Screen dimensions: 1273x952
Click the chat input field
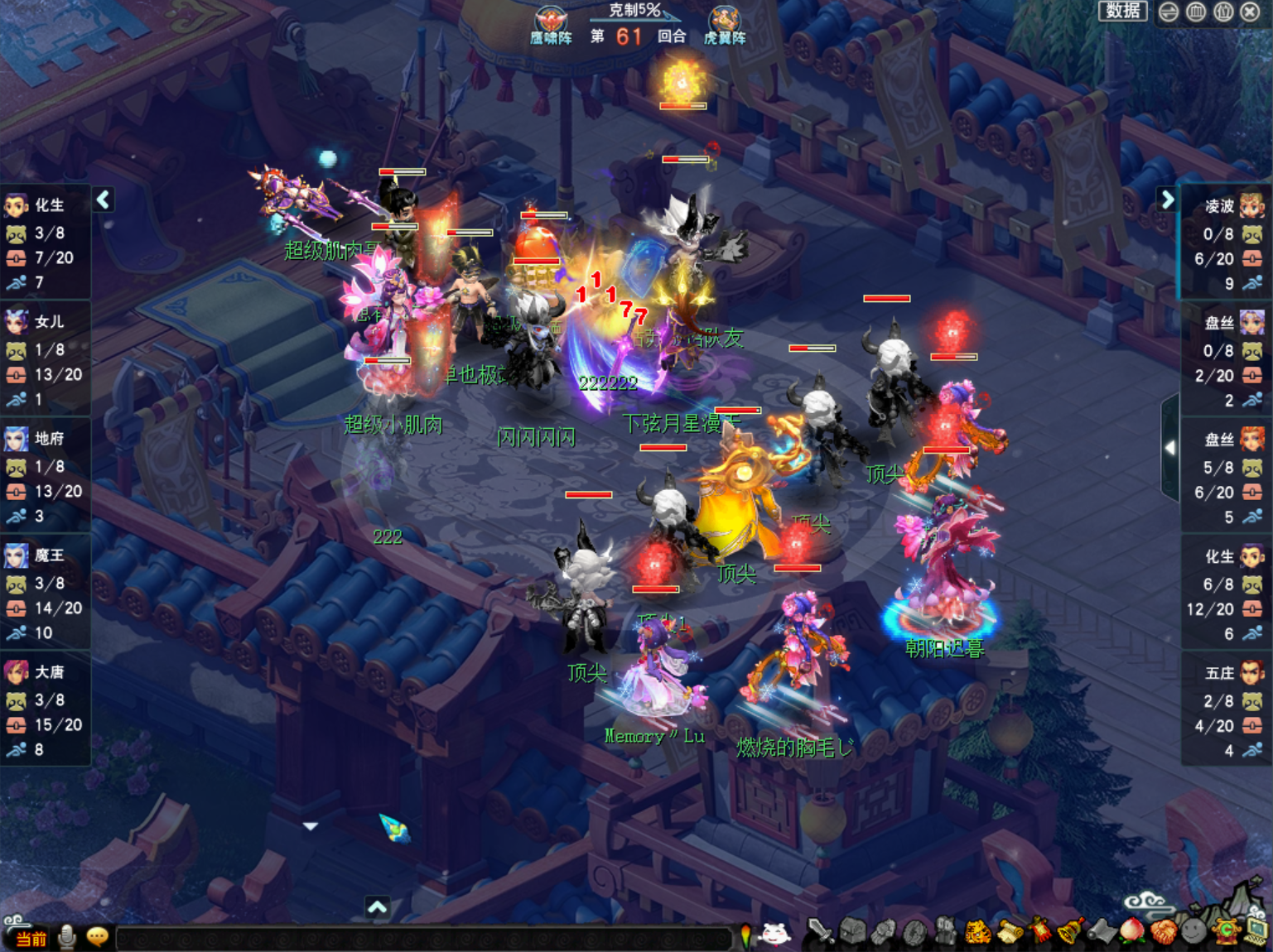click(x=422, y=939)
